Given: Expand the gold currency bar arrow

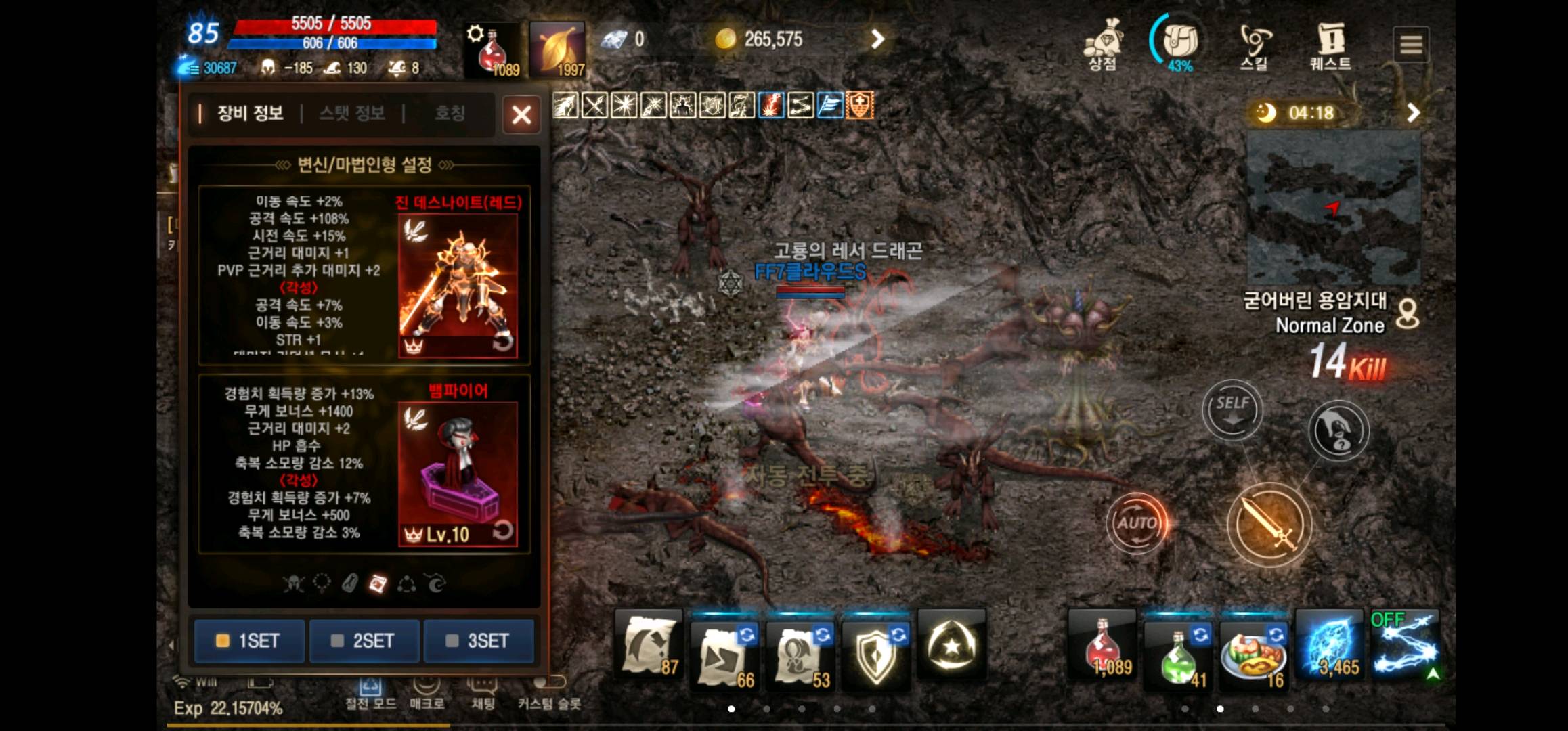Looking at the screenshot, I should (877, 39).
